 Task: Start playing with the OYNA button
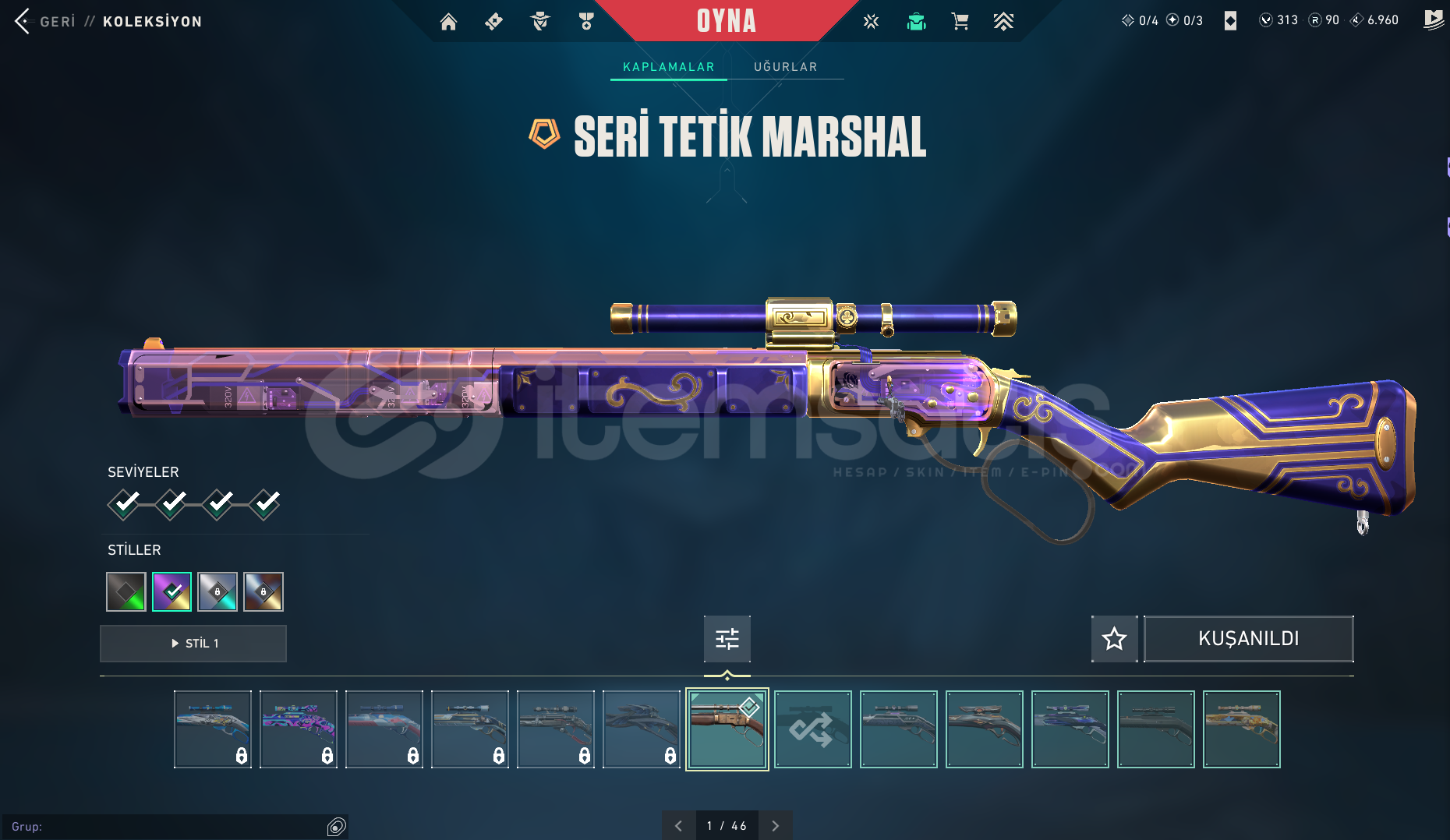coord(726,21)
